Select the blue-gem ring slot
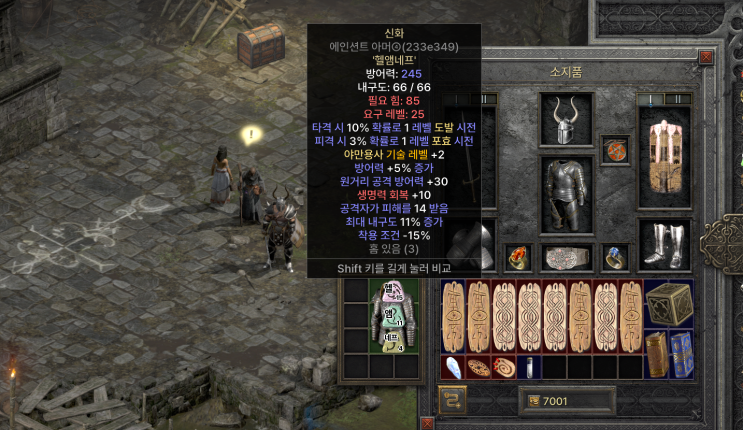The width and height of the screenshot is (743, 430). (x=615, y=257)
